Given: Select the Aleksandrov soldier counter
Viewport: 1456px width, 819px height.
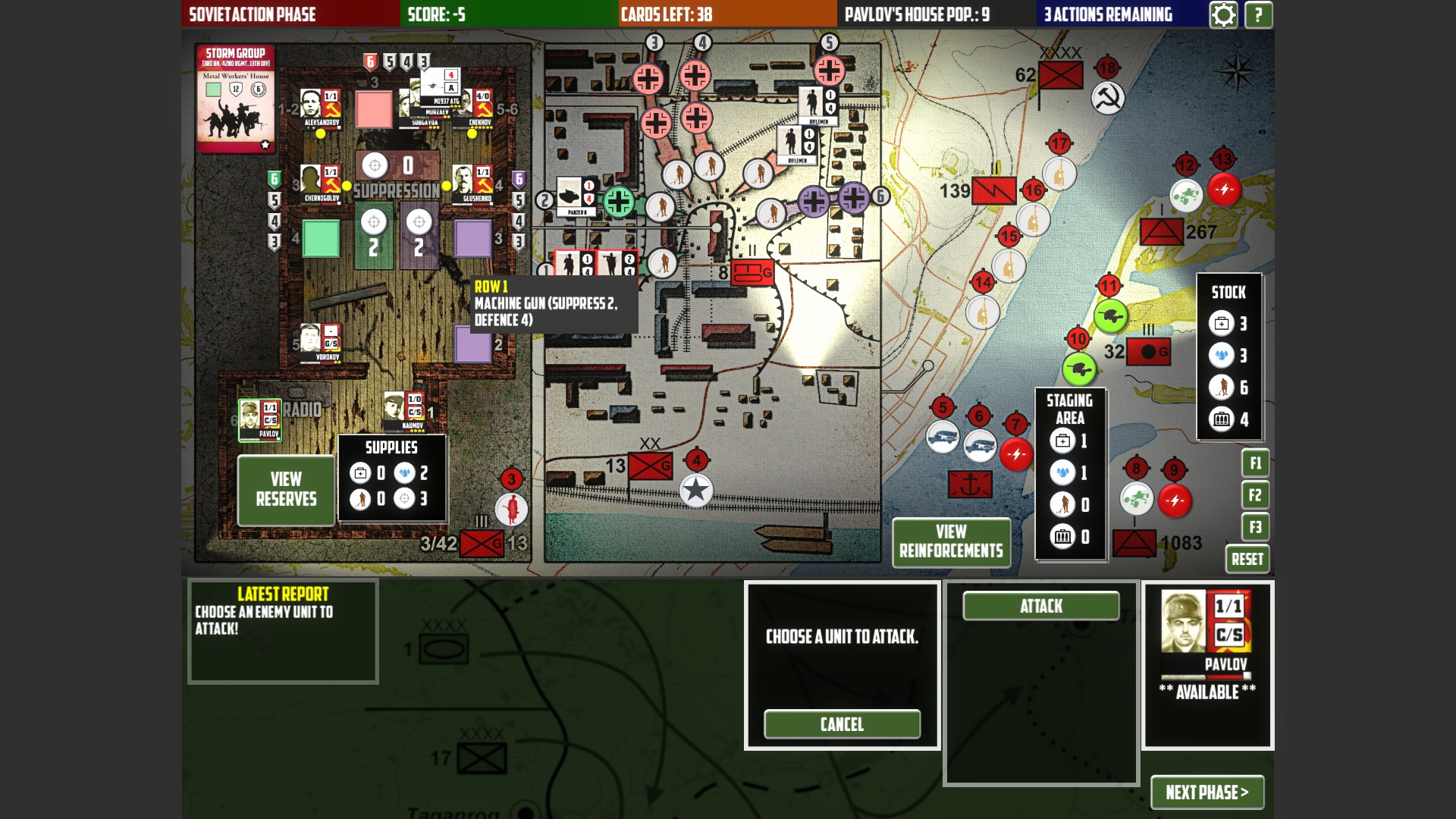Looking at the screenshot, I should (x=320, y=108).
